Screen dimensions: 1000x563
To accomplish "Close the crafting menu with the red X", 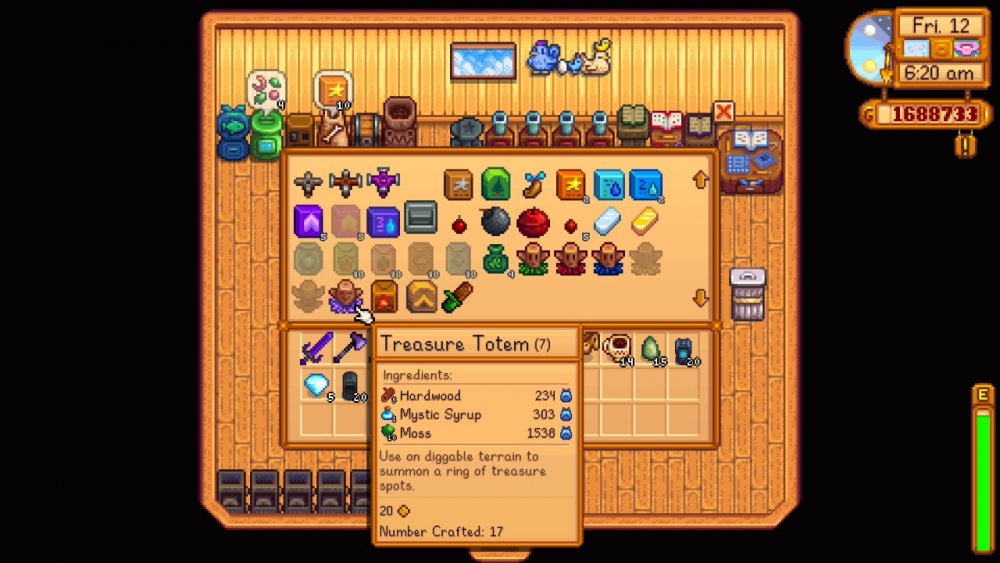I will [x=723, y=112].
